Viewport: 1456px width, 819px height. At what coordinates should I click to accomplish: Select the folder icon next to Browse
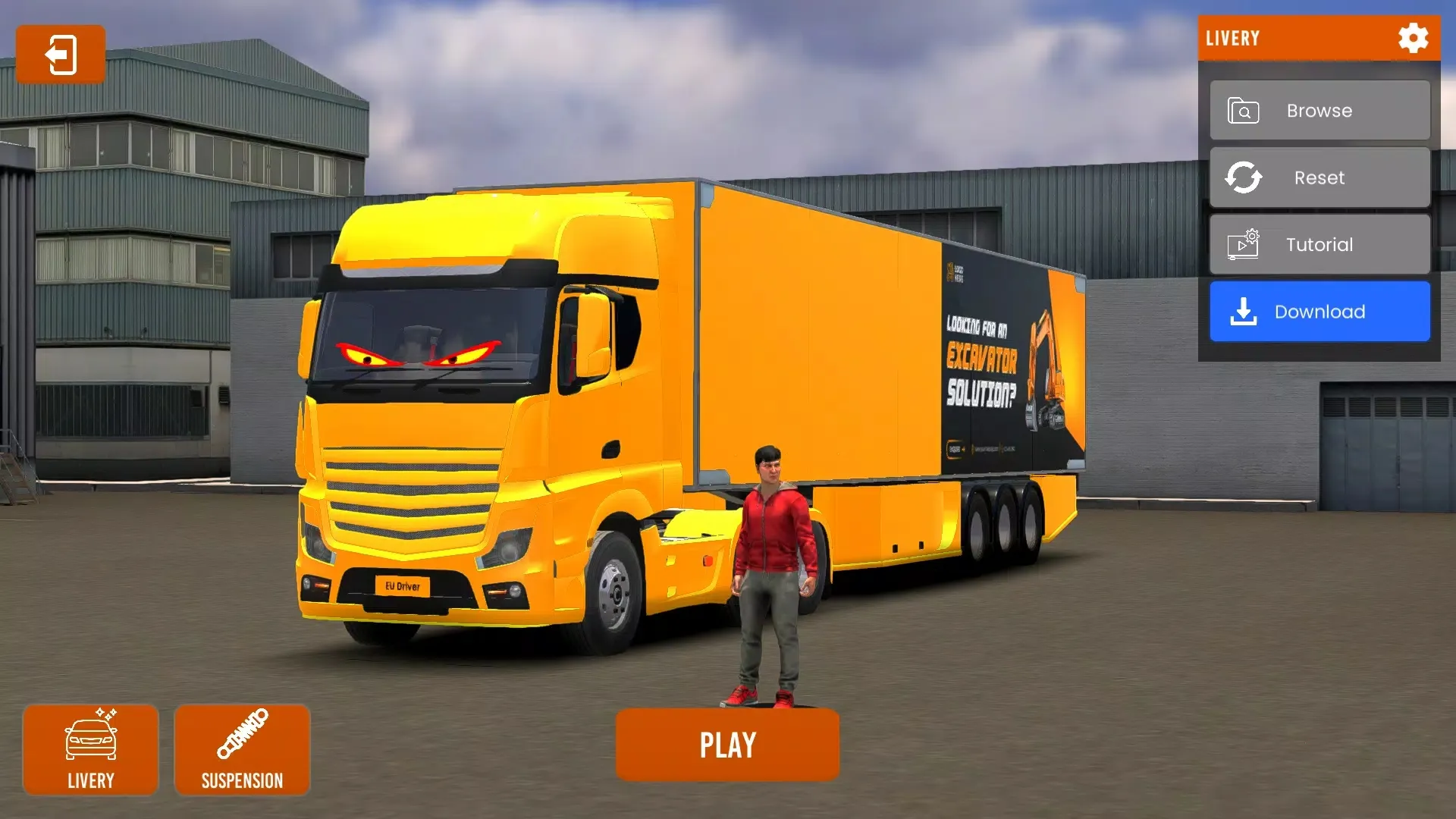click(1242, 110)
